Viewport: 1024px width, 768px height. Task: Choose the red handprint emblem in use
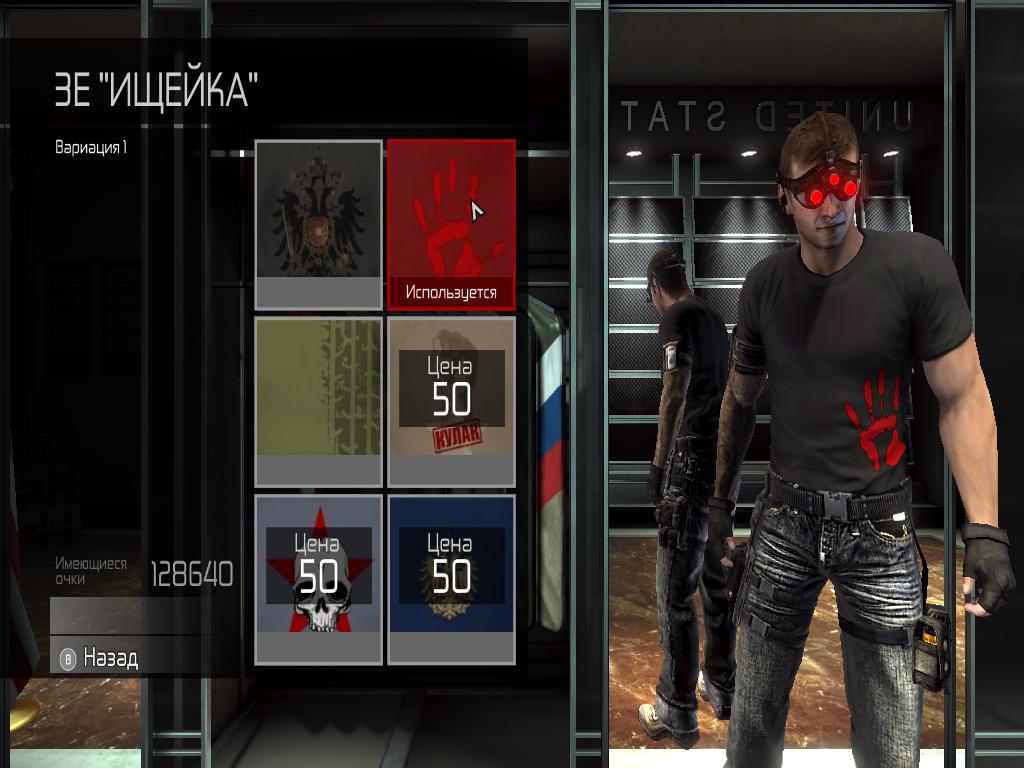point(451,224)
